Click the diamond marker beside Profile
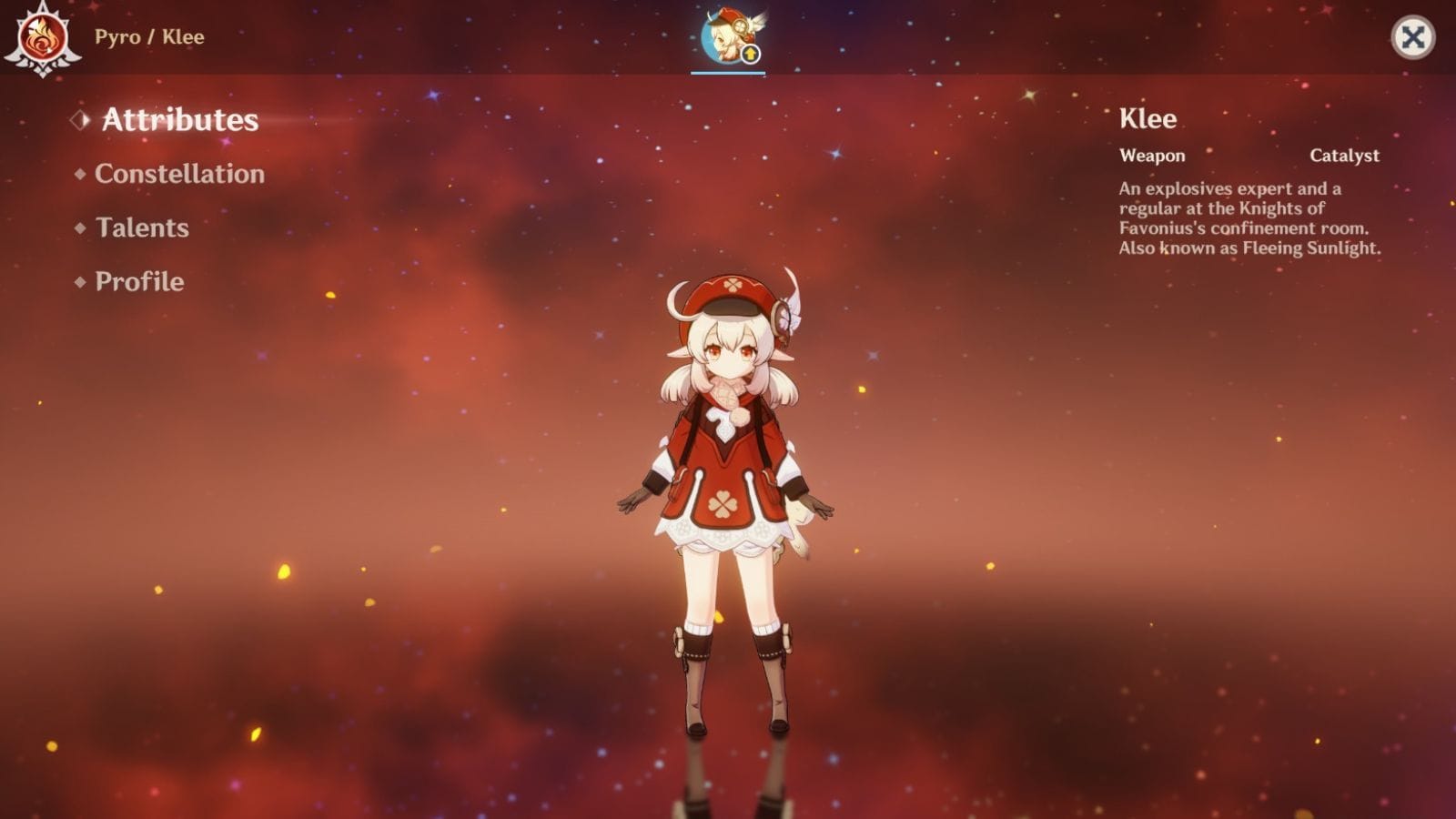This screenshot has height=819, width=1456. point(79,281)
